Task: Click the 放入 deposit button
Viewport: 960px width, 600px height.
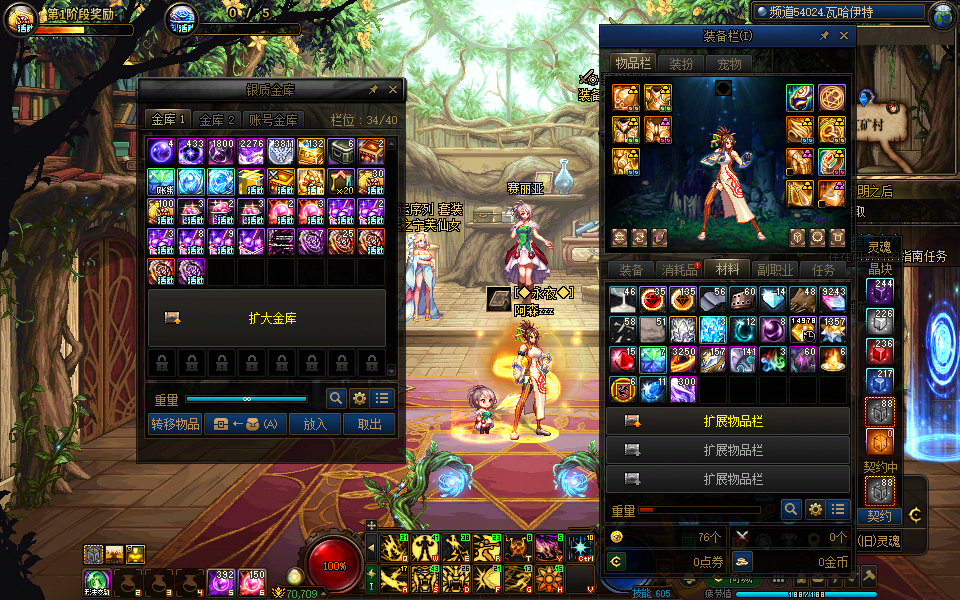Action: pos(314,424)
